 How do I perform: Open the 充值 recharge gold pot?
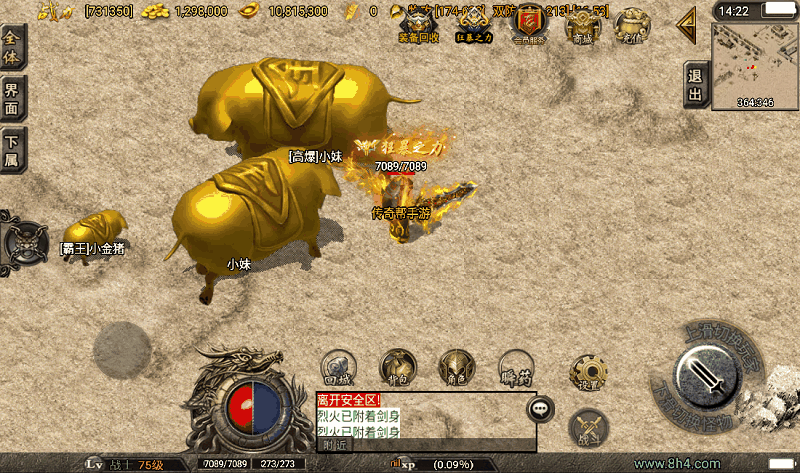tap(631, 24)
